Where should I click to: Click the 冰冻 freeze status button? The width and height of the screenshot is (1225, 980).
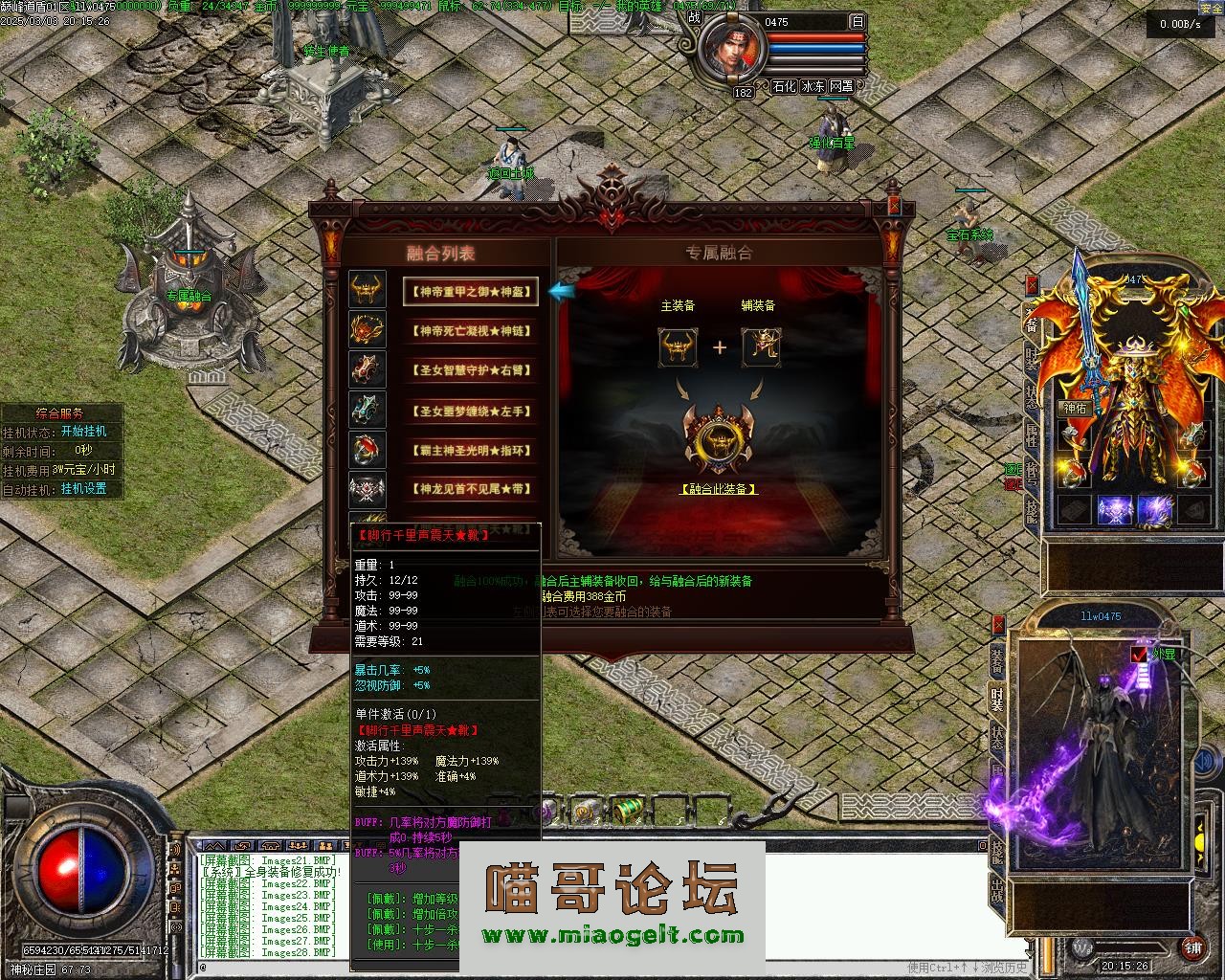pyautogui.click(x=813, y=86)
